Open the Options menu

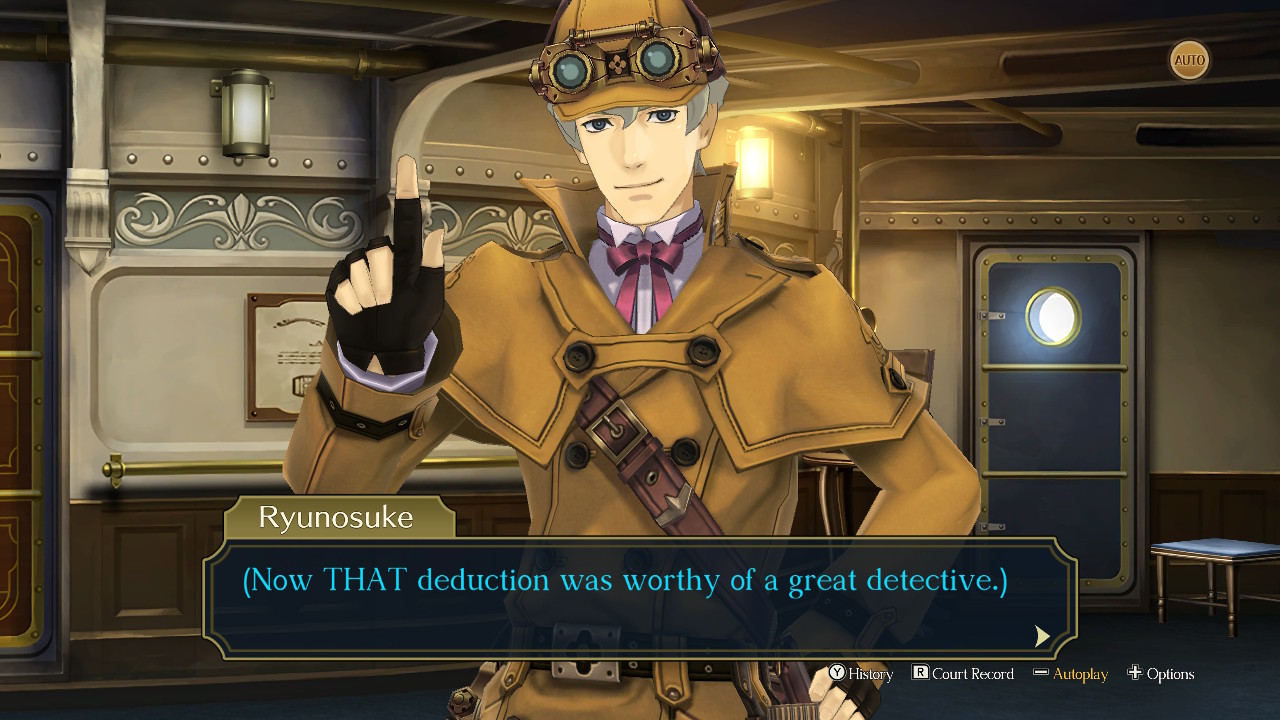pyautogui.click(x=1169, y=674)
